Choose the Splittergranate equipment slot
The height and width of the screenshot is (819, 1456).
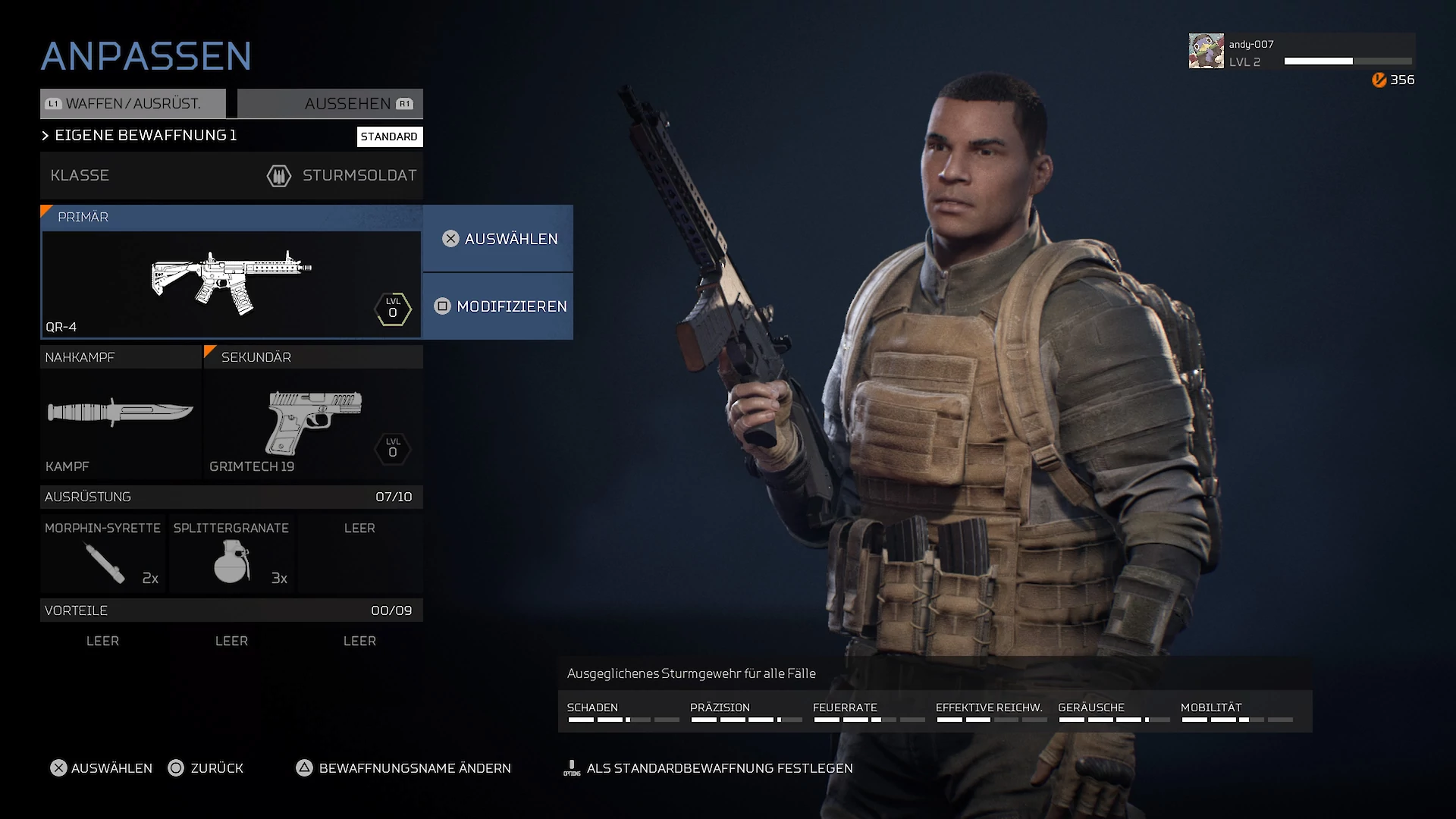click(x=231, y=554)
